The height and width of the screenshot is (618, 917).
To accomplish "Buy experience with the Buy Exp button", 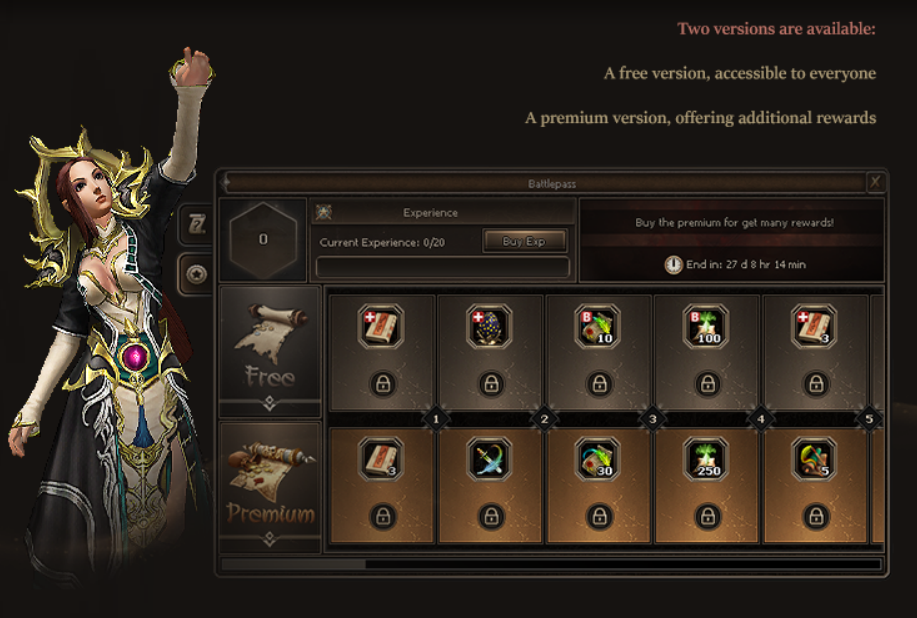I will [x=524, y=241].
